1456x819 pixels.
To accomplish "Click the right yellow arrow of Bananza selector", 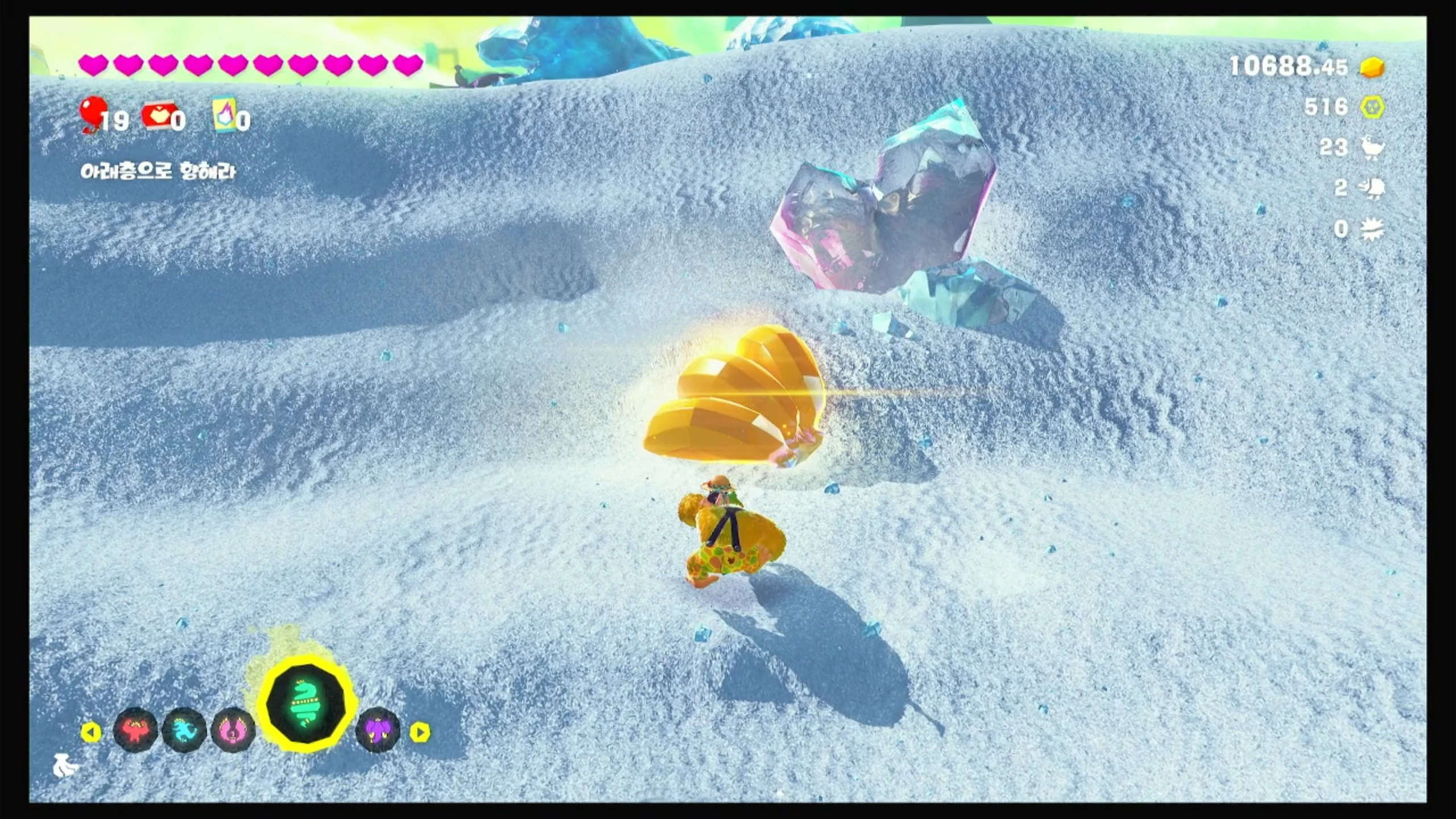I will pyautogui.click(x=420, y=732).
